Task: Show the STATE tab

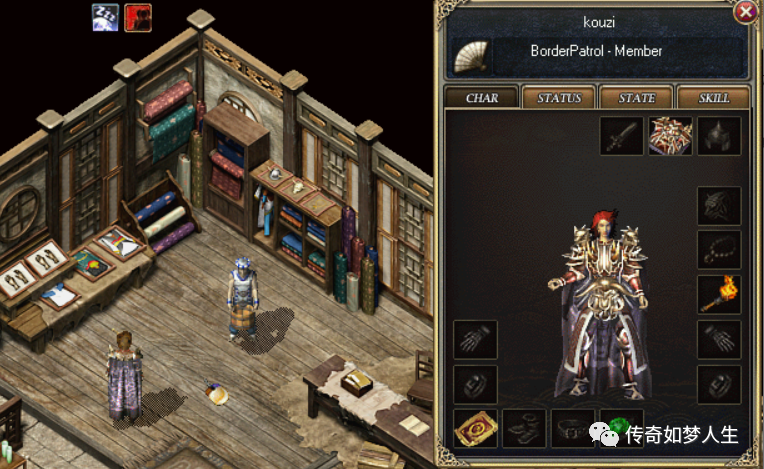Action: click(636, 97)
